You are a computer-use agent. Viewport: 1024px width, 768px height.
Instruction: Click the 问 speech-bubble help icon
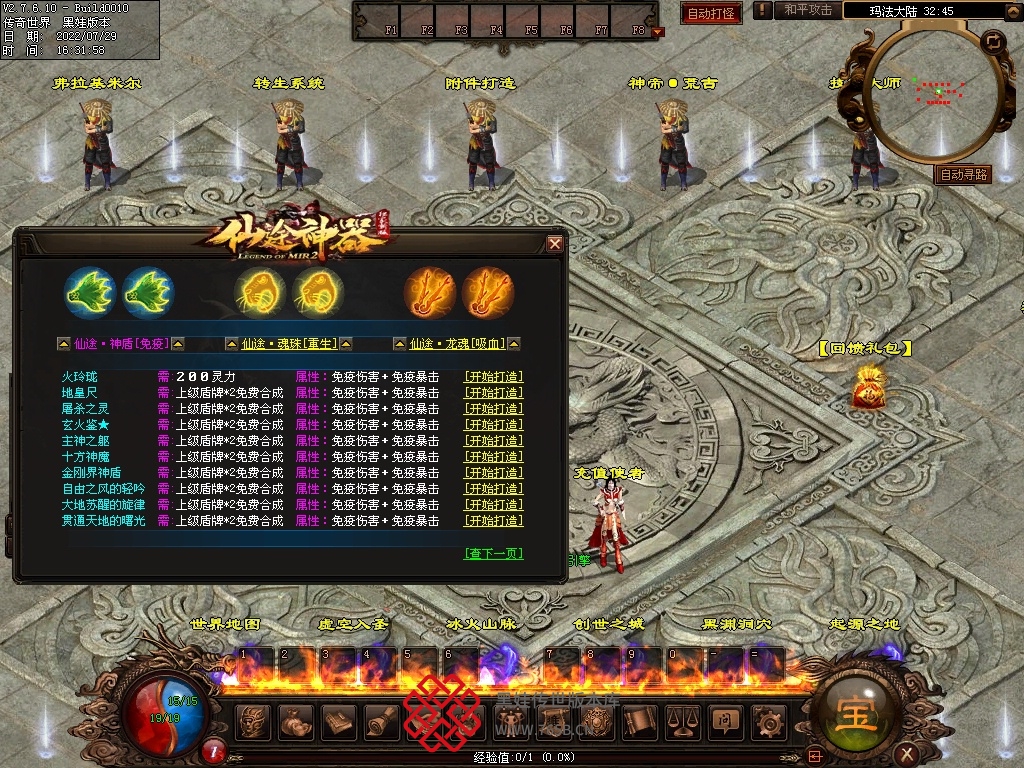click(726, 721)
